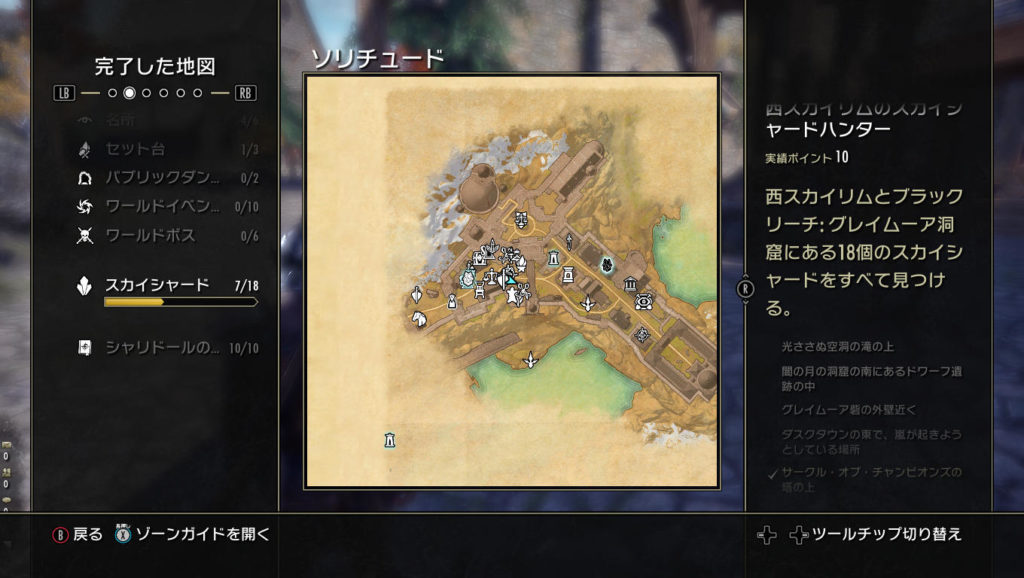Viewport: 1024px width, 578px height.
Task: Select the シャリドールの books row
Action: coord(160,348)
